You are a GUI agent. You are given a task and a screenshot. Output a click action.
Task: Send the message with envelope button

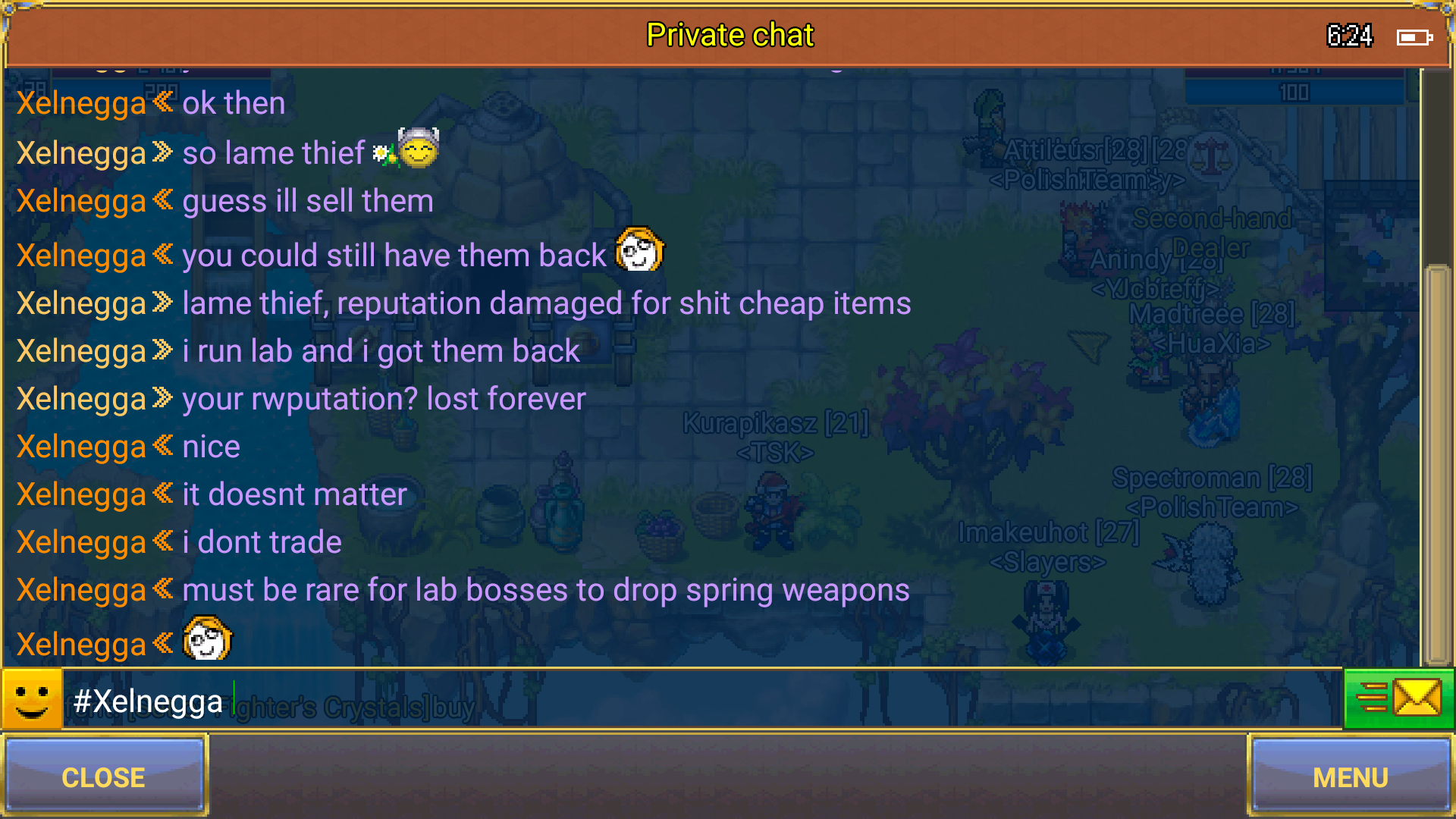tap(1398, 698)
